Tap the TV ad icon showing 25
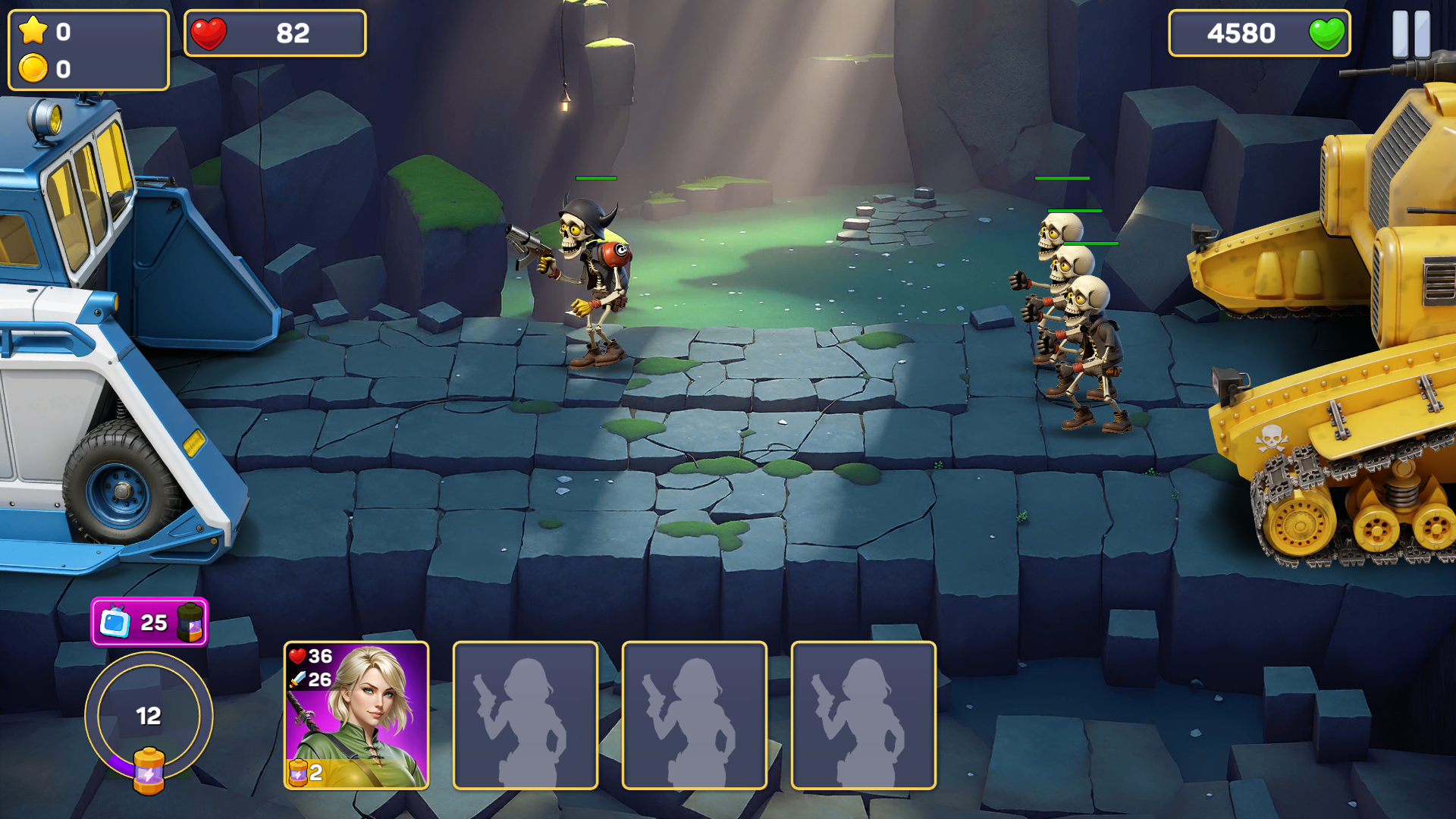 (115, 624)
